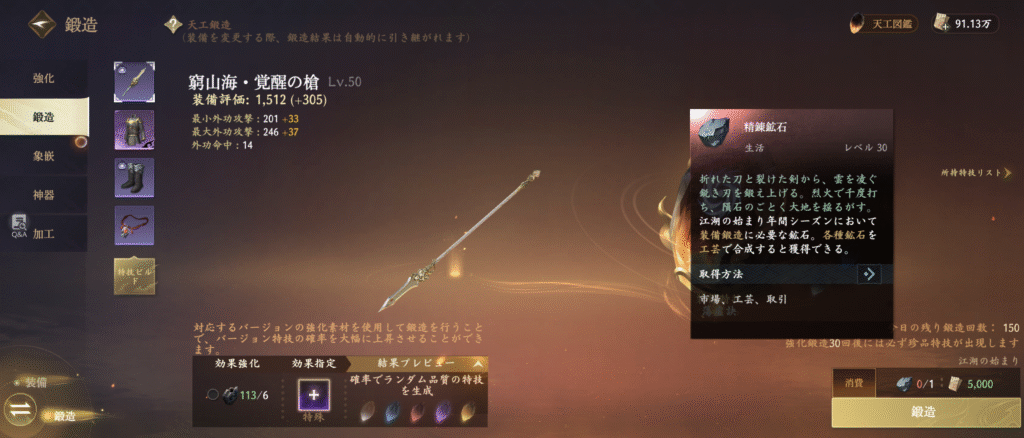Open the 象嵌 tab
This screenshot has width=1024, height=438.
pos(43,155)
